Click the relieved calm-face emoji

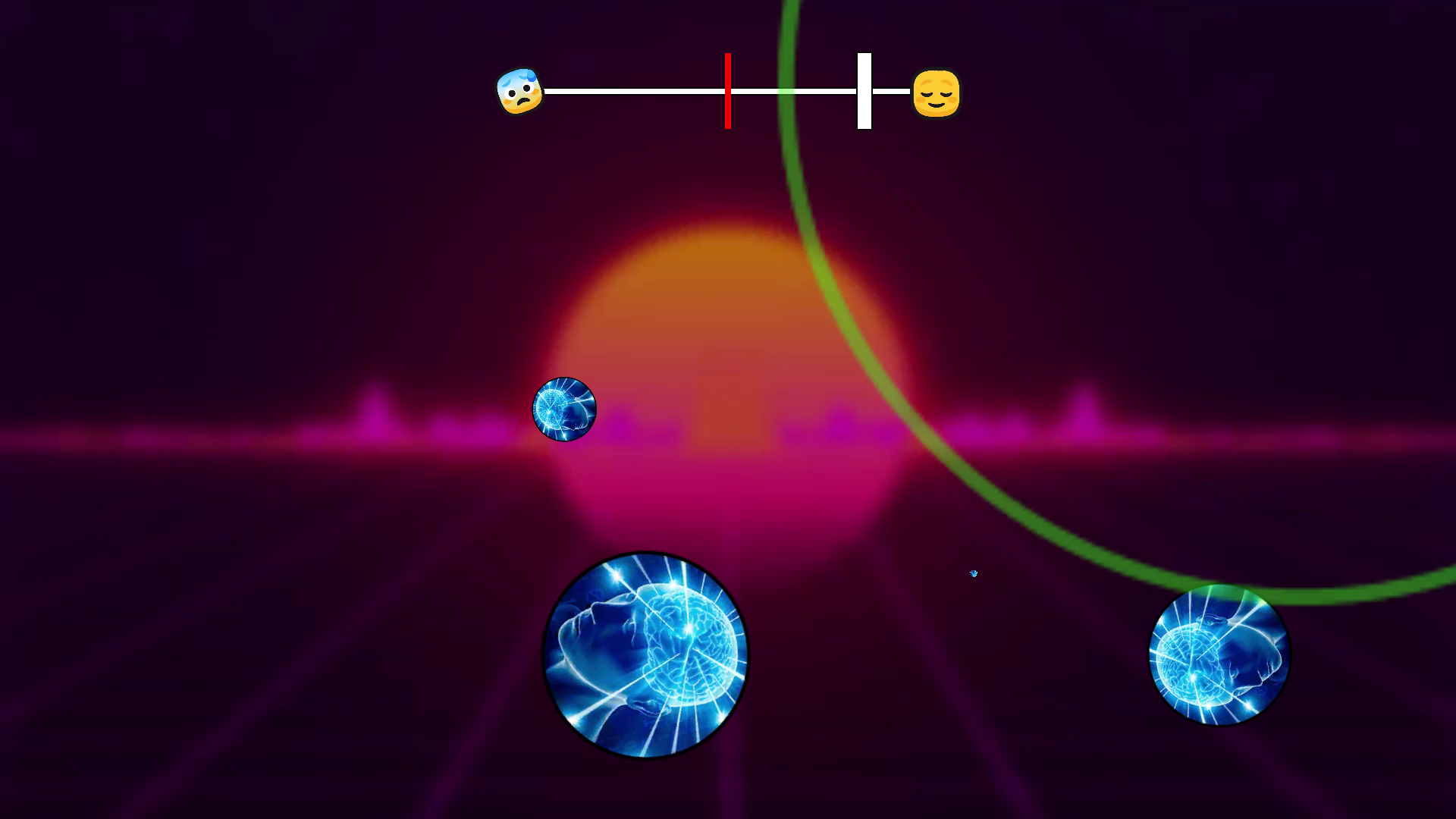pos(938,93)
